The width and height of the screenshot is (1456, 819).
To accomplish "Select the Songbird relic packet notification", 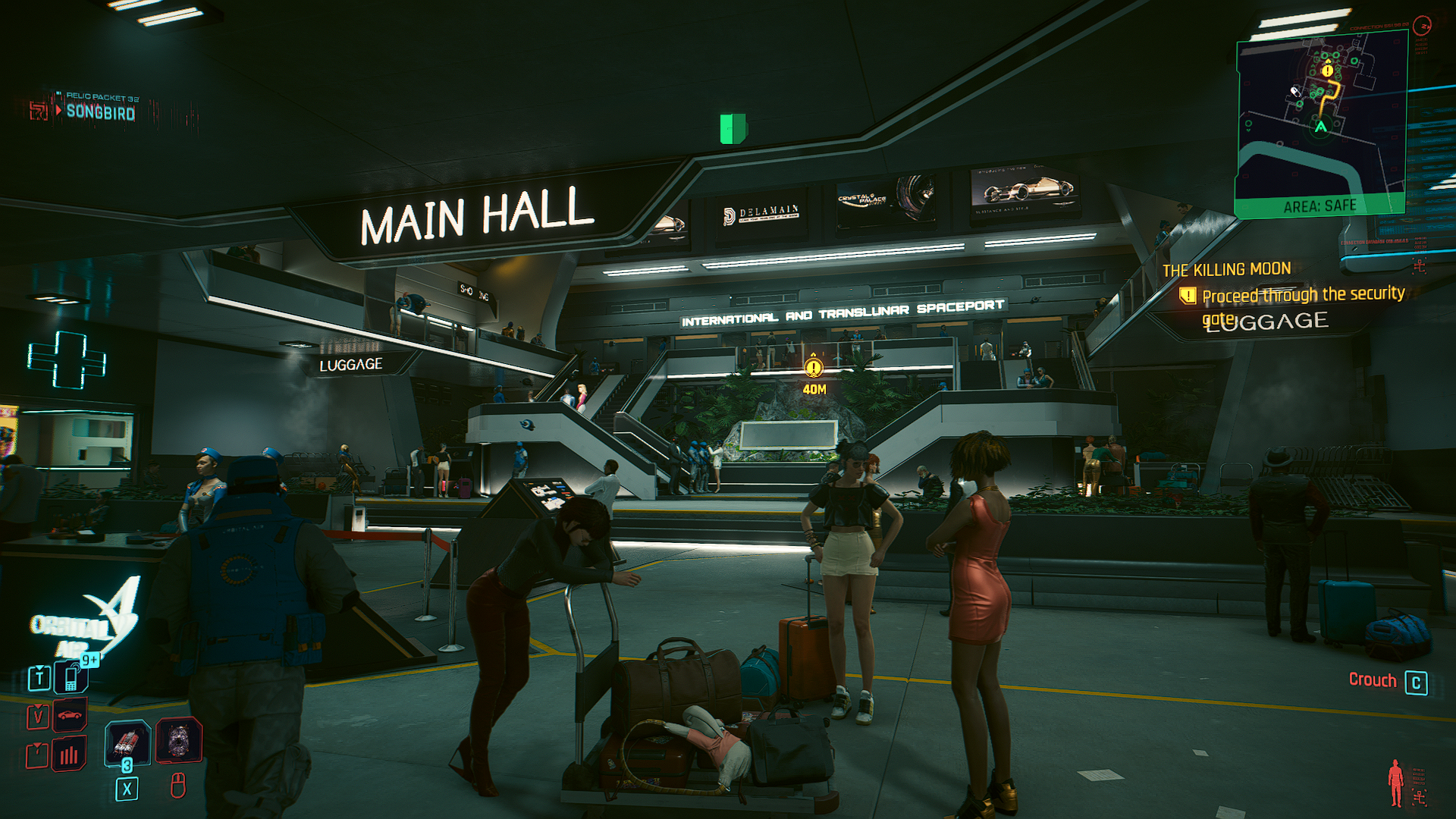I will [x=100, y=111].
